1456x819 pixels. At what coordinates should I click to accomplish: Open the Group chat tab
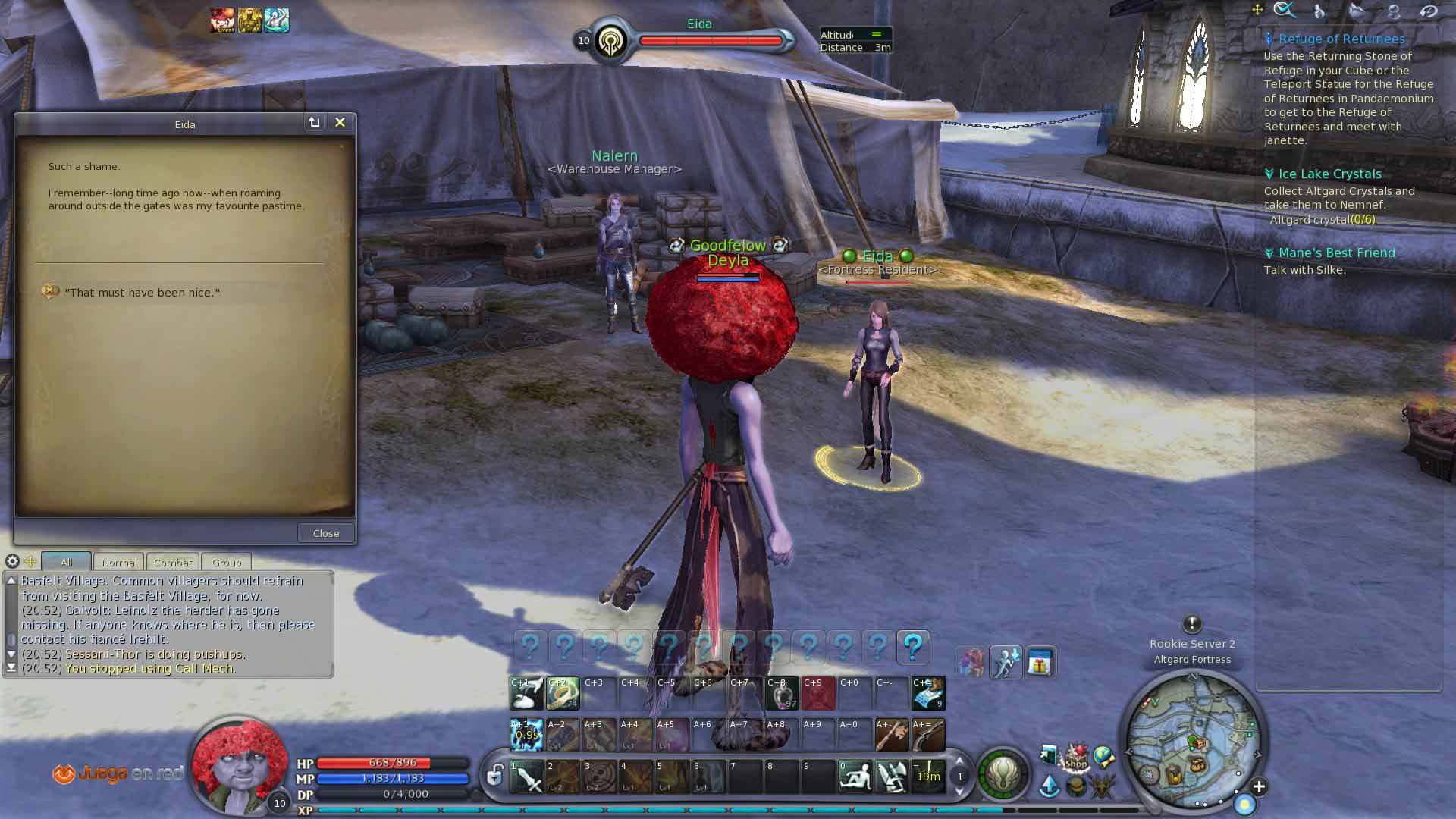[227, 563]
